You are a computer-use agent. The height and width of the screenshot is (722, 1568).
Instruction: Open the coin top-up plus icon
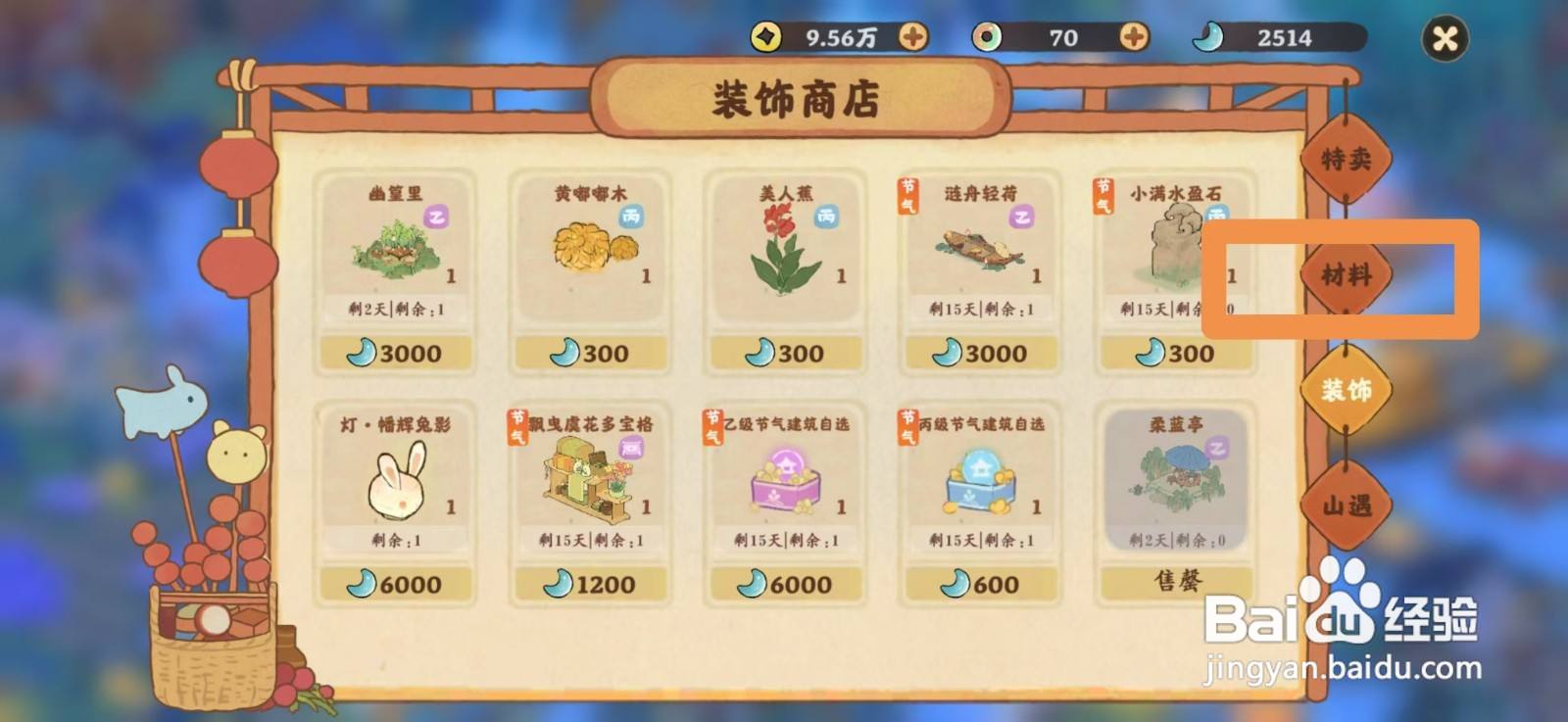point(914,38)
